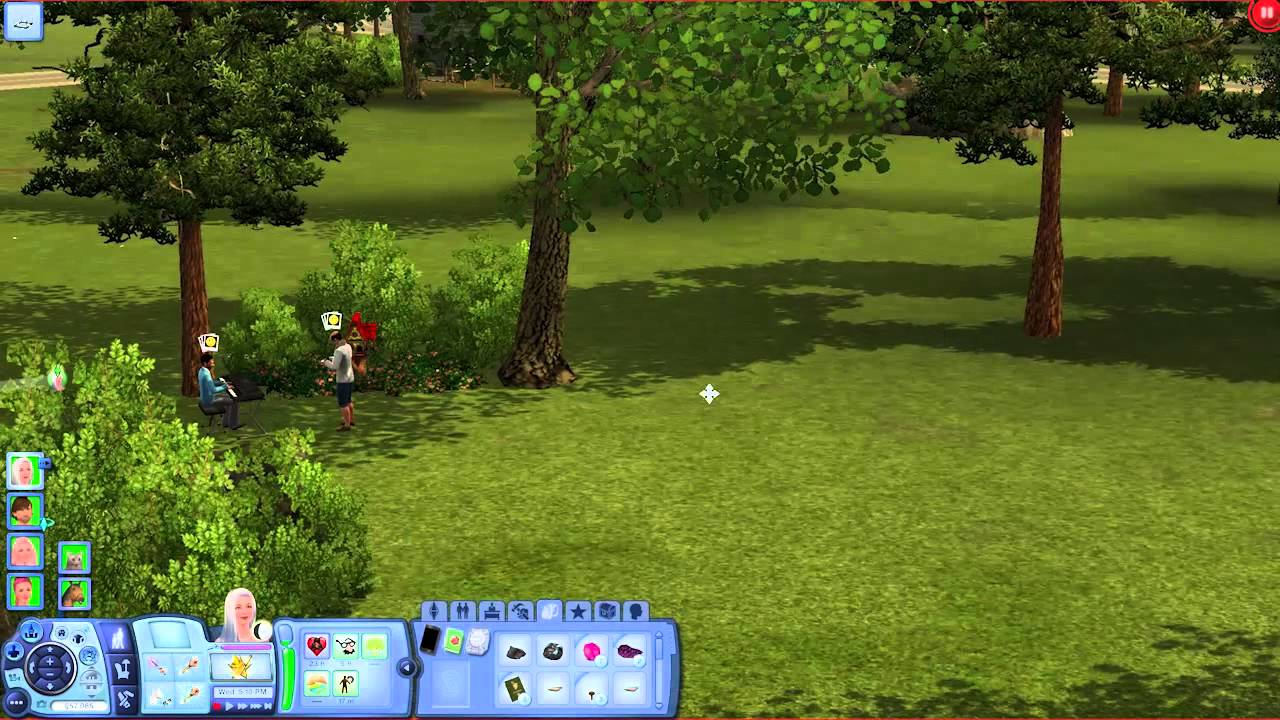Select the Career panel tab icon
Screen dimensions: 1280x720
492,610
